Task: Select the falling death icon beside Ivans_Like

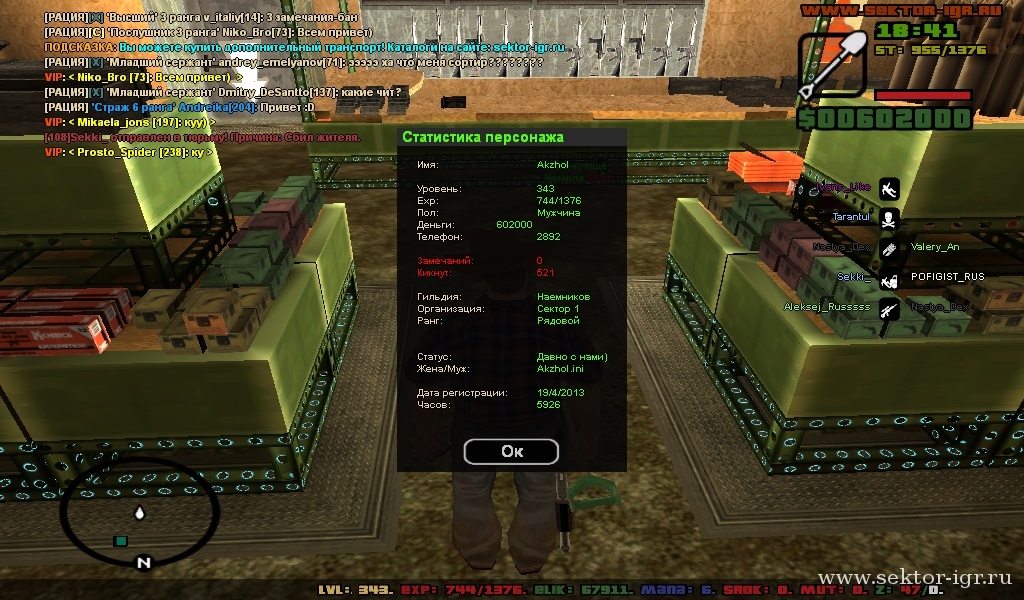Action: pyautogui.click(x=888, y=187)
